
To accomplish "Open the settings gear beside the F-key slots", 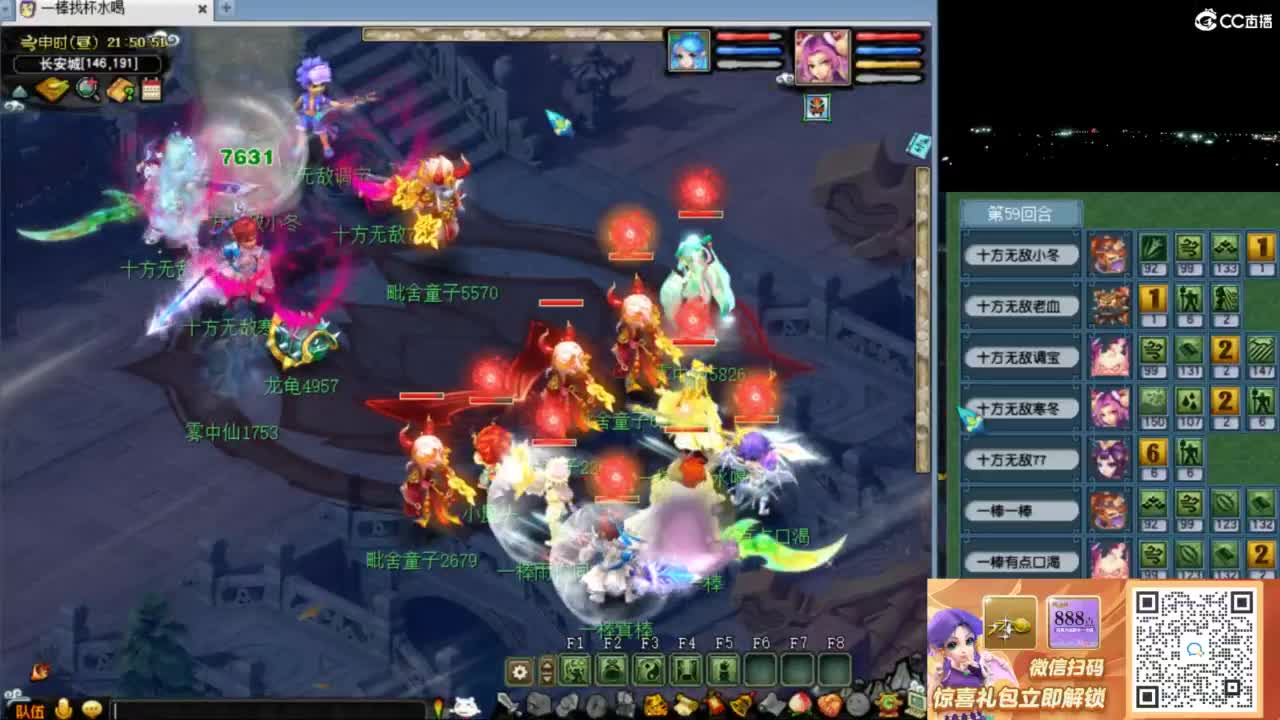I will (x=517, y=671).
